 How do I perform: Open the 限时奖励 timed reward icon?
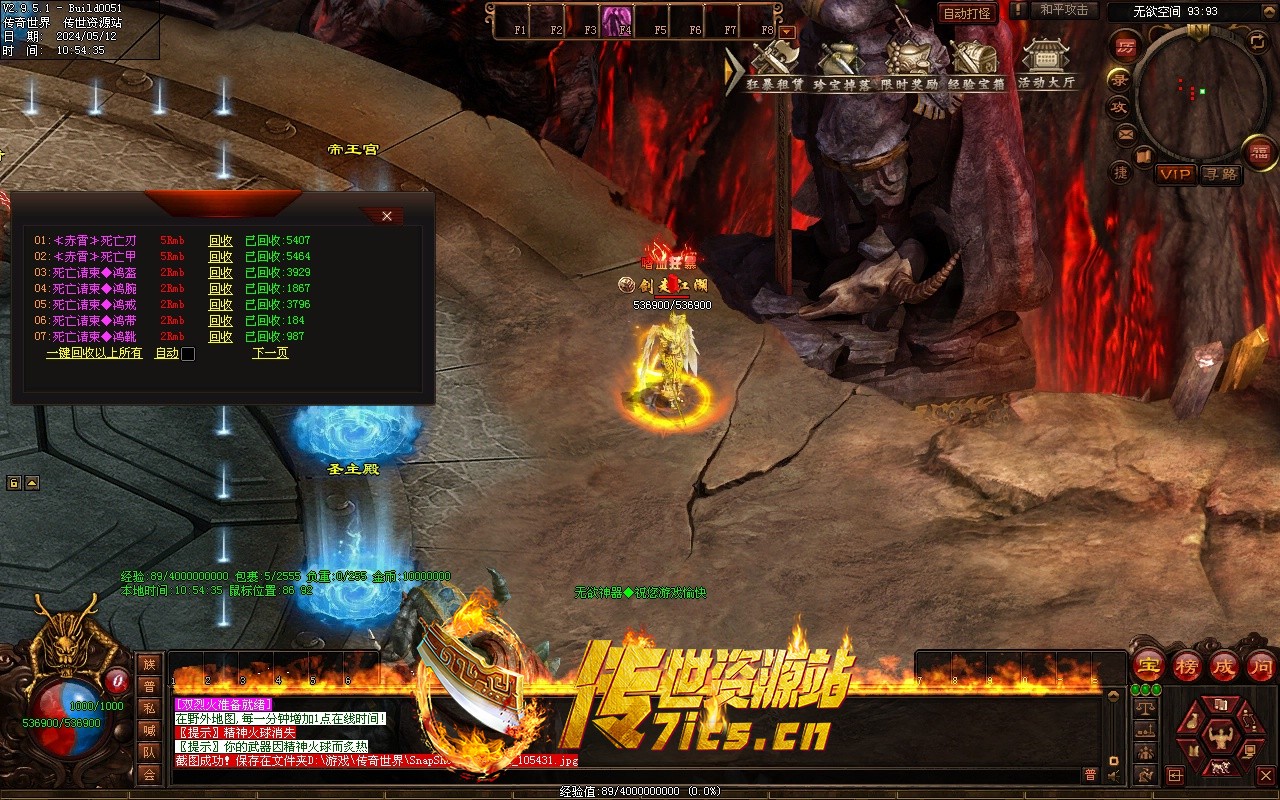click(909, 64)
